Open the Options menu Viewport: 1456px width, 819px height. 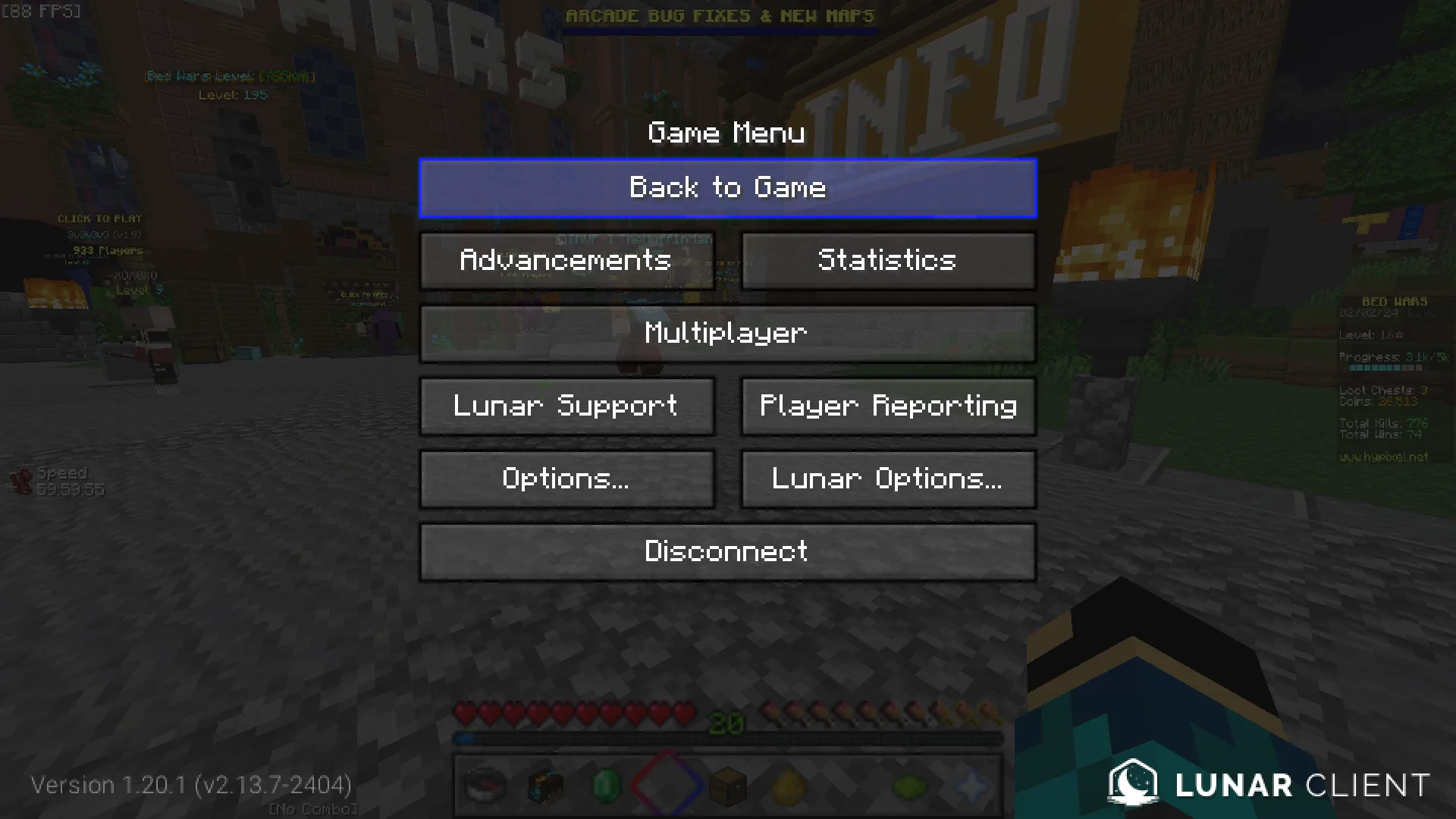coord(566,479)
